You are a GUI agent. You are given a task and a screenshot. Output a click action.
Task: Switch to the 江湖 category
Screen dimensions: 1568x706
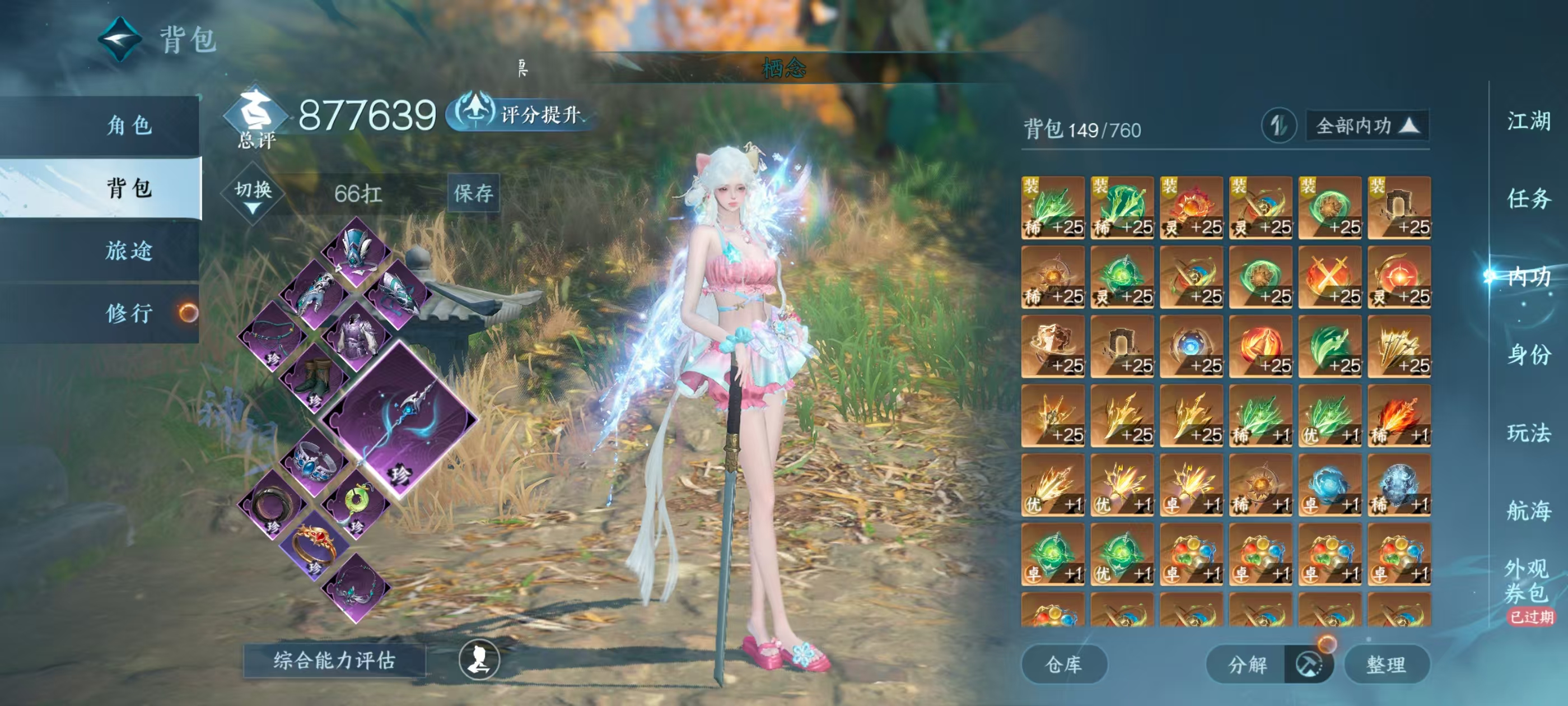coord(1528,120)
